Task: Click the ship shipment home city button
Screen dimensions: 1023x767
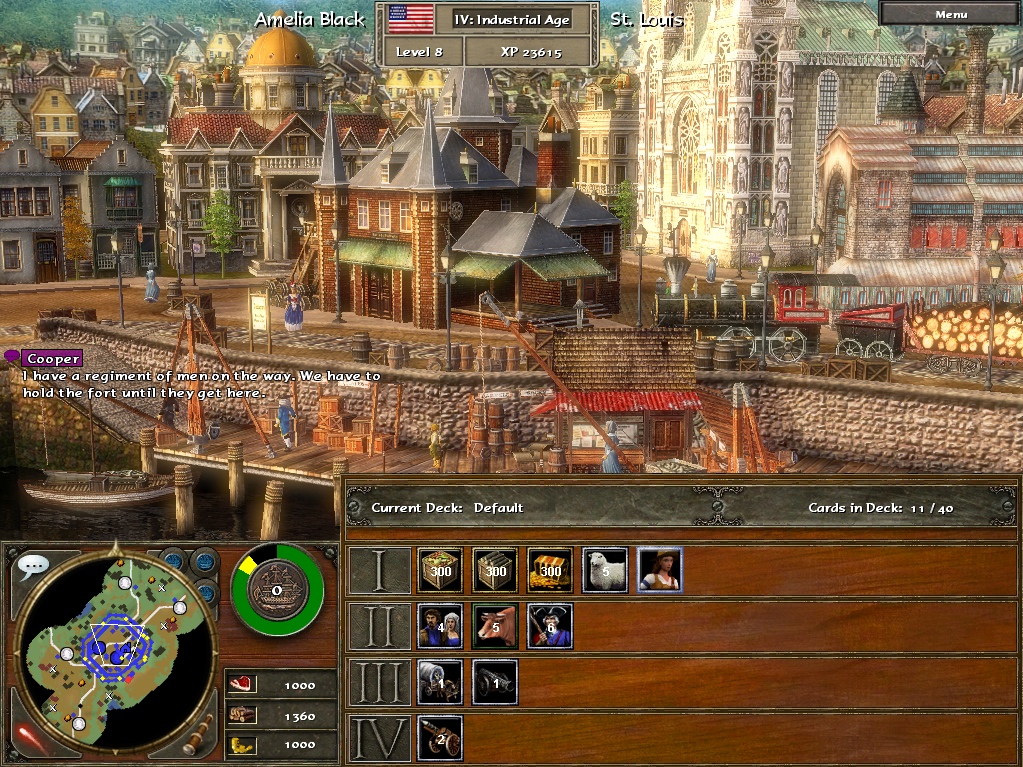Action: 277,590
